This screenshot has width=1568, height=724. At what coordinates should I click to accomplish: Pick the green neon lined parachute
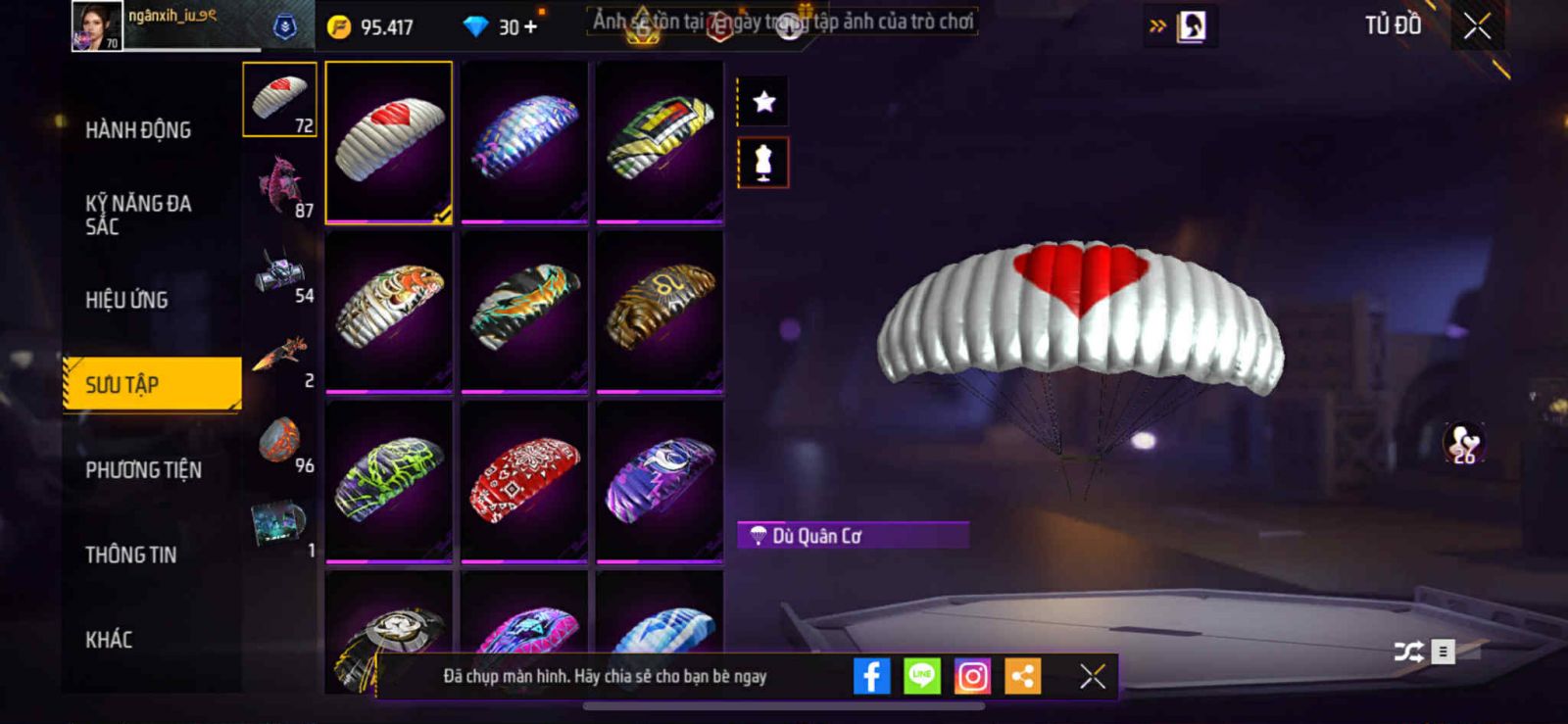click(389, 480)
